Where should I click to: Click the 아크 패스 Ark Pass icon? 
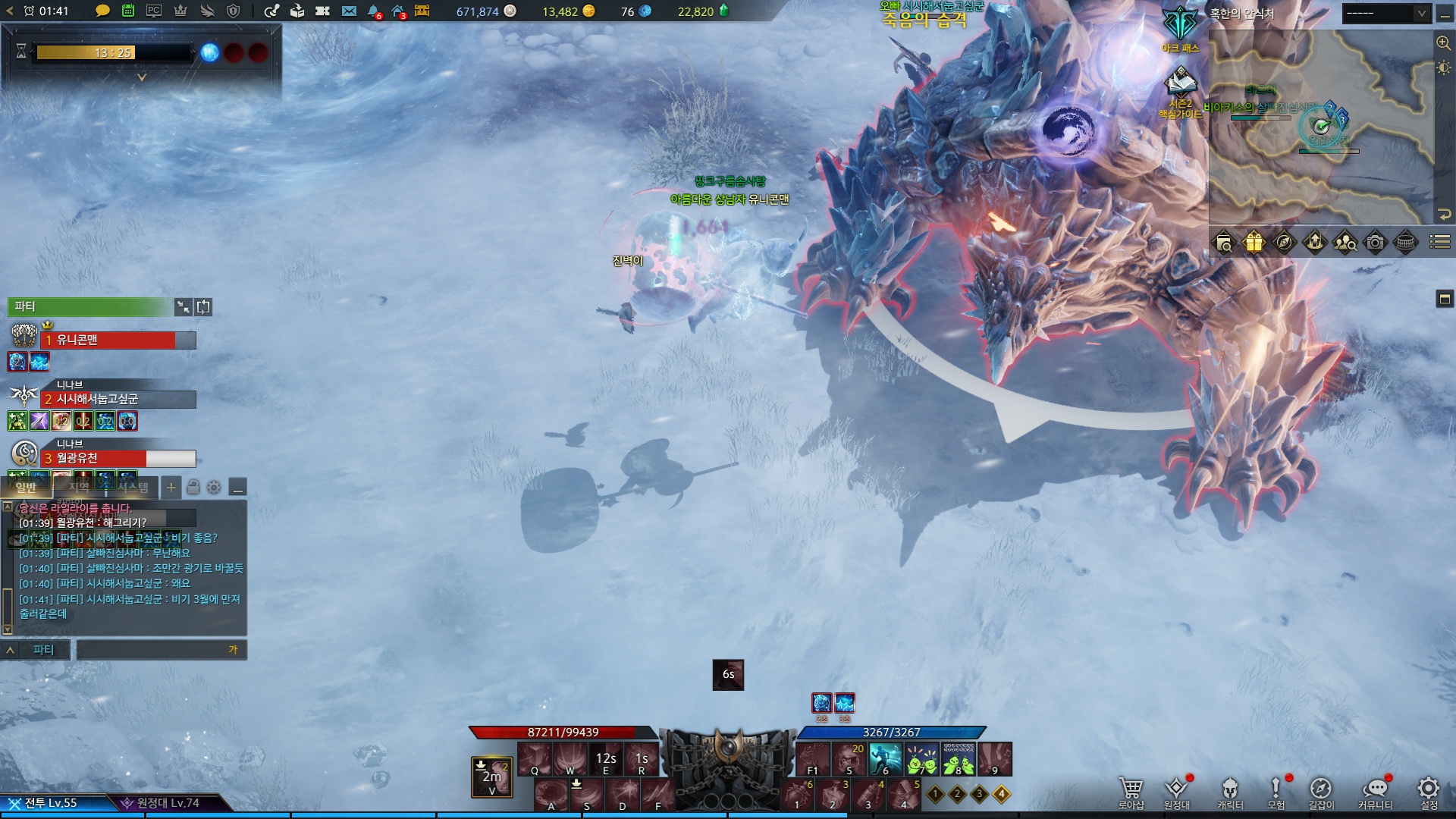click(1180, 25)
